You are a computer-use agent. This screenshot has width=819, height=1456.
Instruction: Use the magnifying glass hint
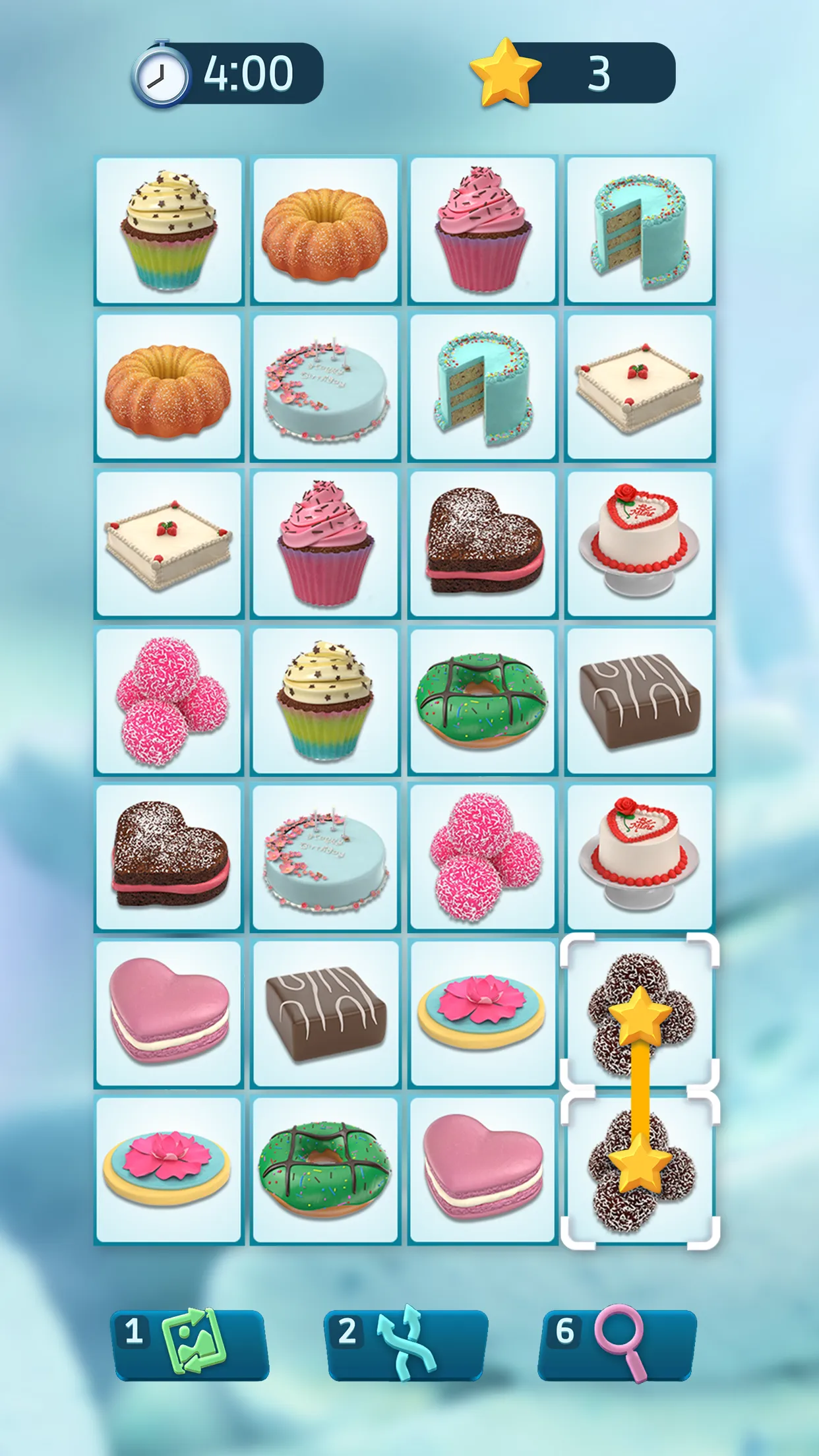click(x=617, y=1344)
